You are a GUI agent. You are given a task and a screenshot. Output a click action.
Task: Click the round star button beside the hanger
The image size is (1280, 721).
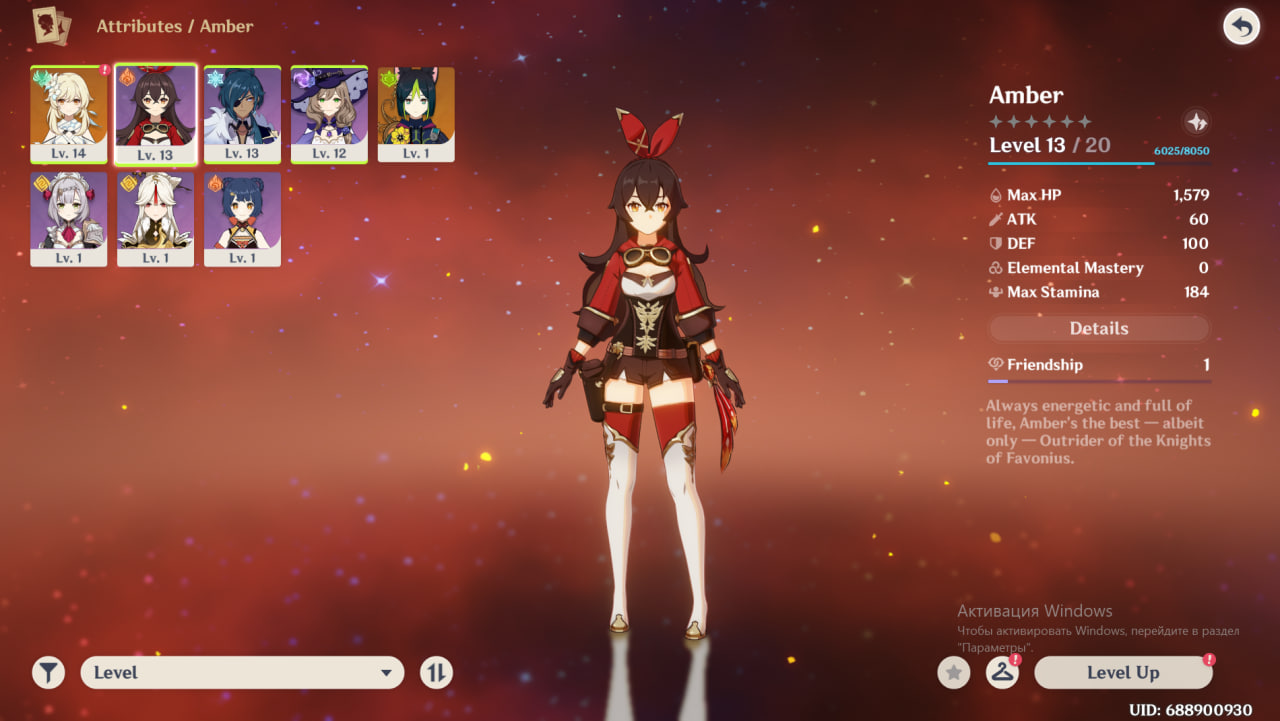(954, 673)
